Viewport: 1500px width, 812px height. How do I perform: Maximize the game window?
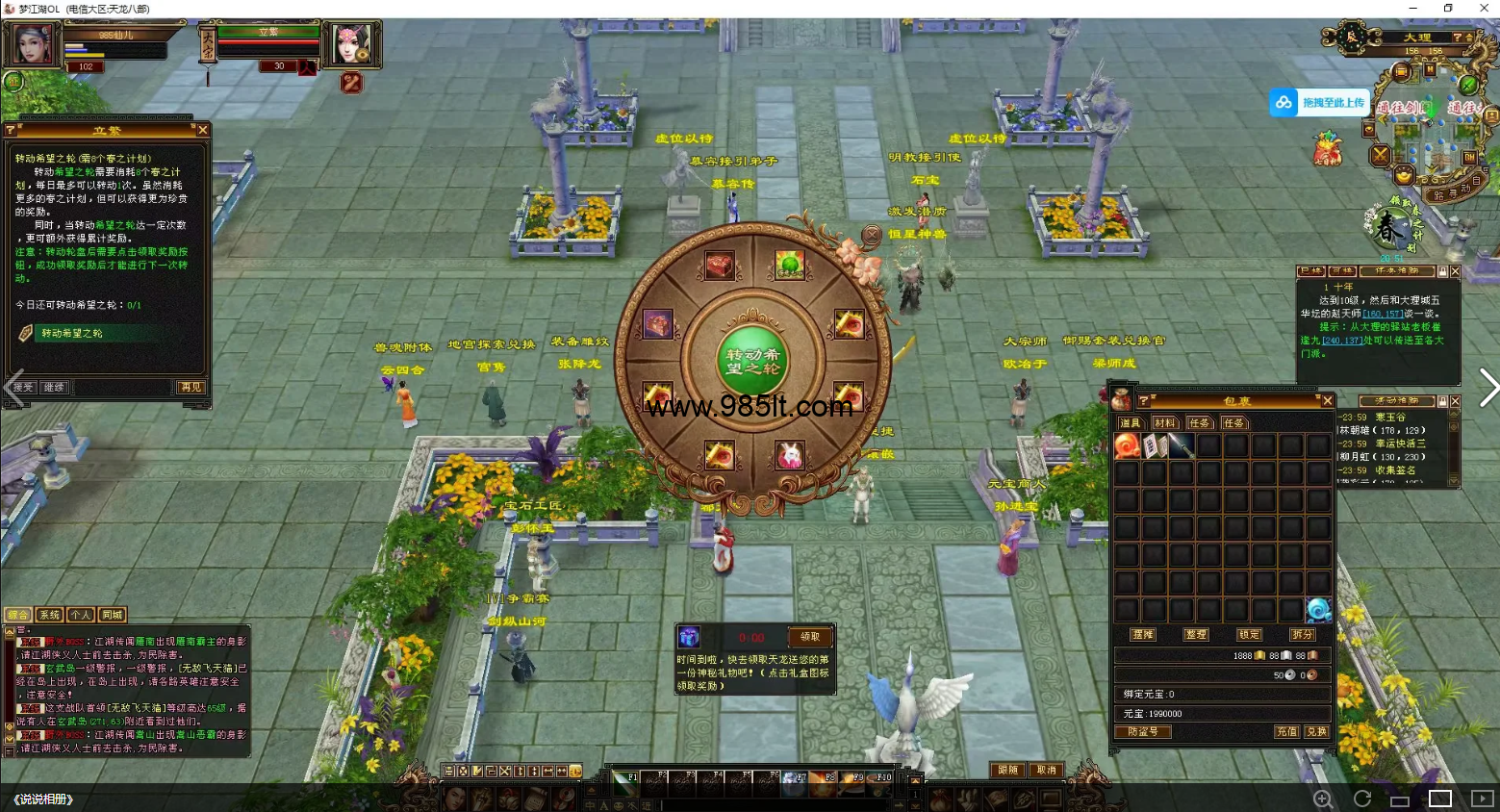pos(1448,9)
